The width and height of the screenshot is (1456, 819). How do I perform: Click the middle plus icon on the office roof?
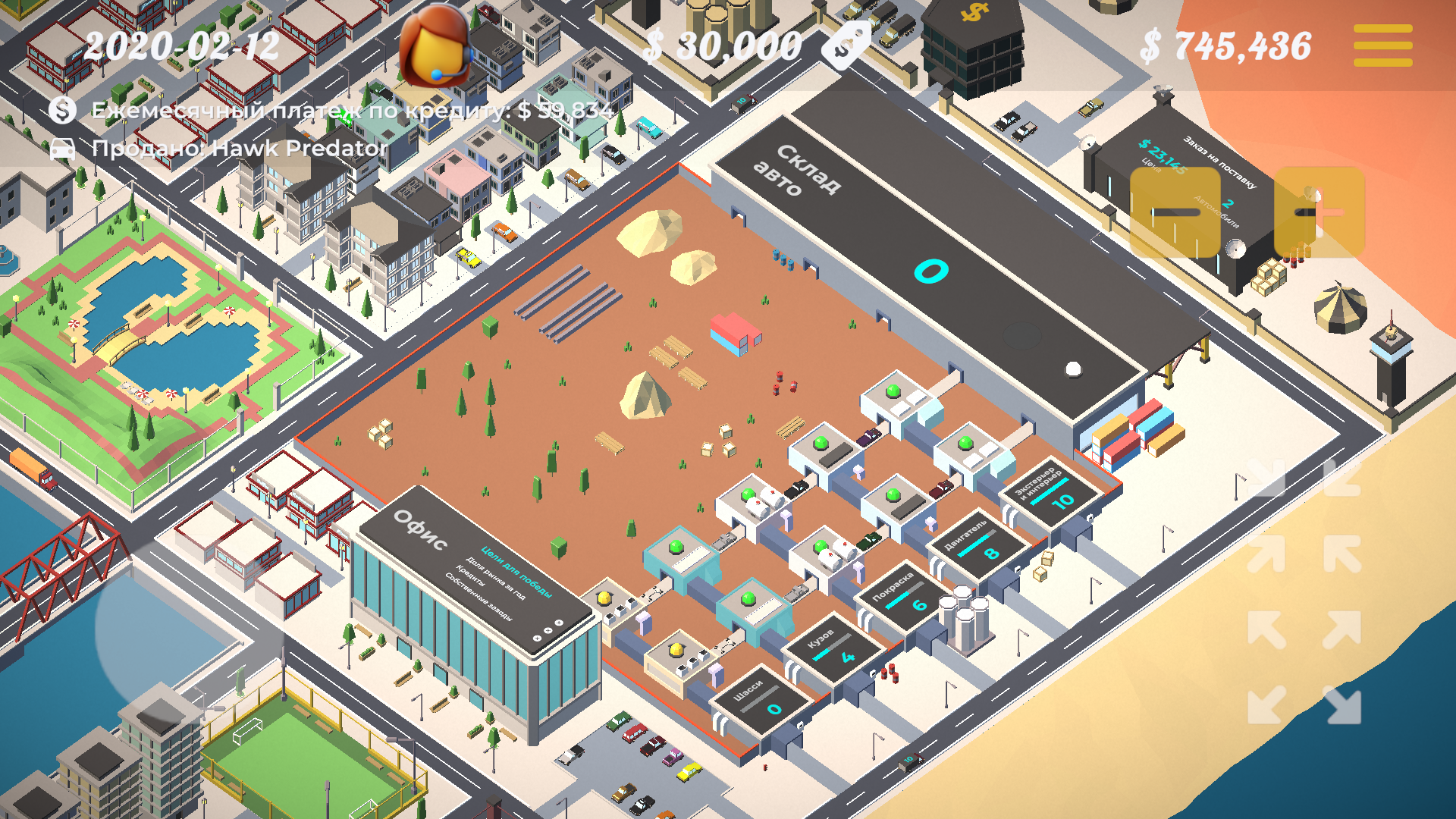pos(548,630)
